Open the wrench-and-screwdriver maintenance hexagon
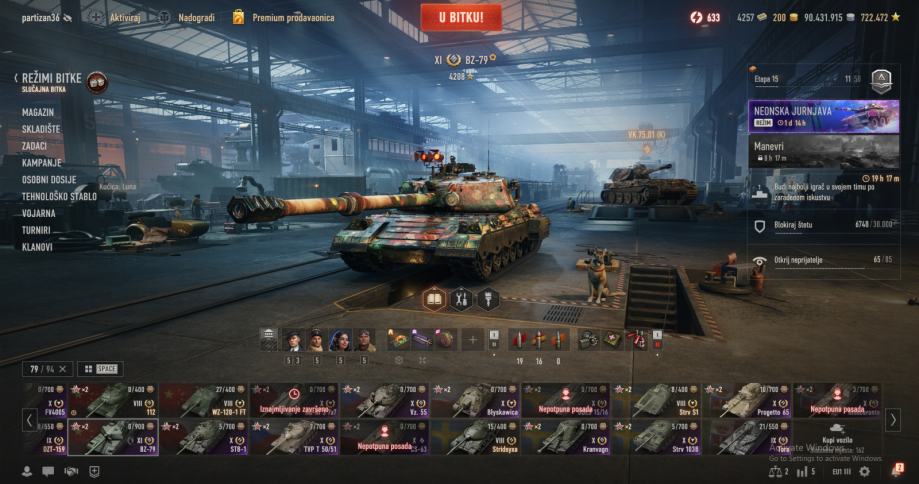Screen dimensions: 919x484 click(461, 298)
